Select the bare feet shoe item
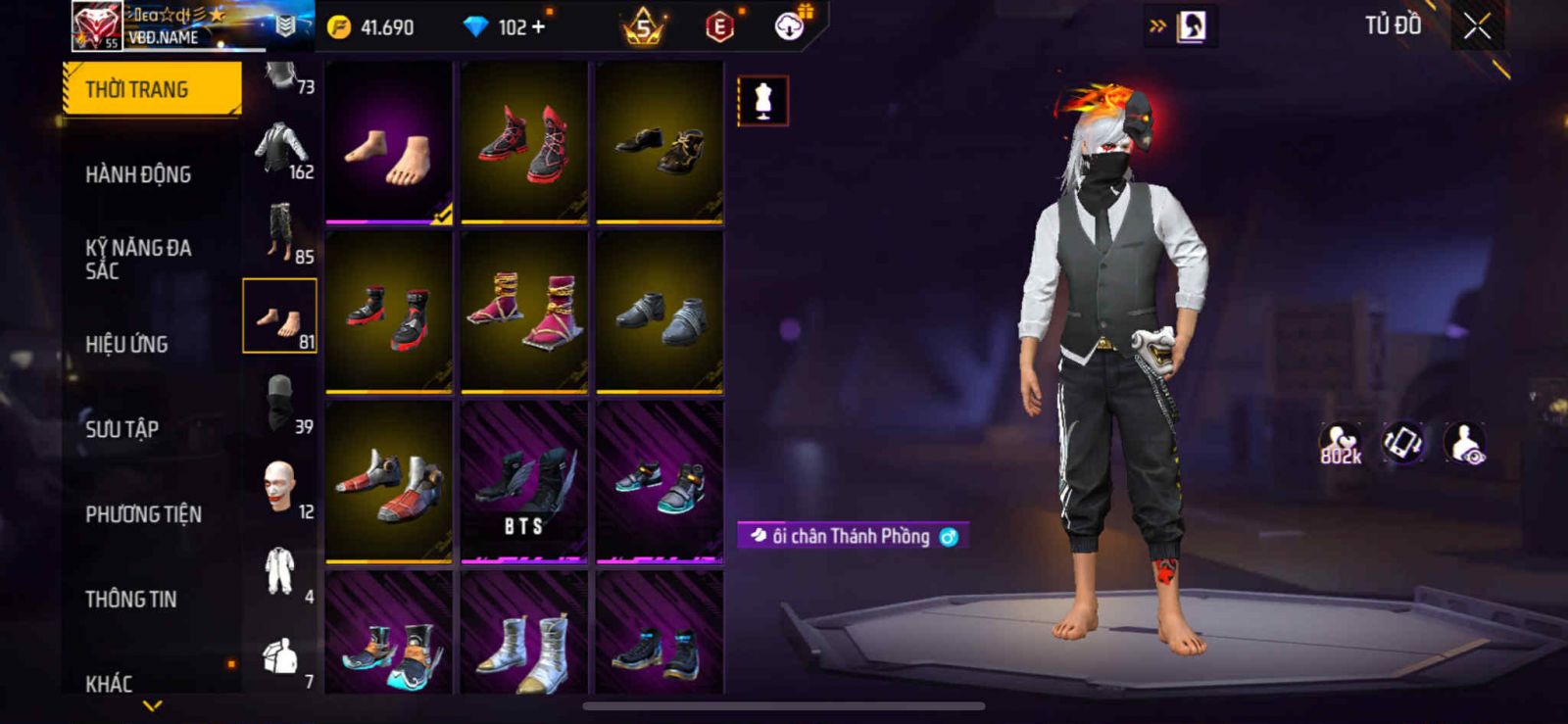1568x724 pixels. [389, 143]
